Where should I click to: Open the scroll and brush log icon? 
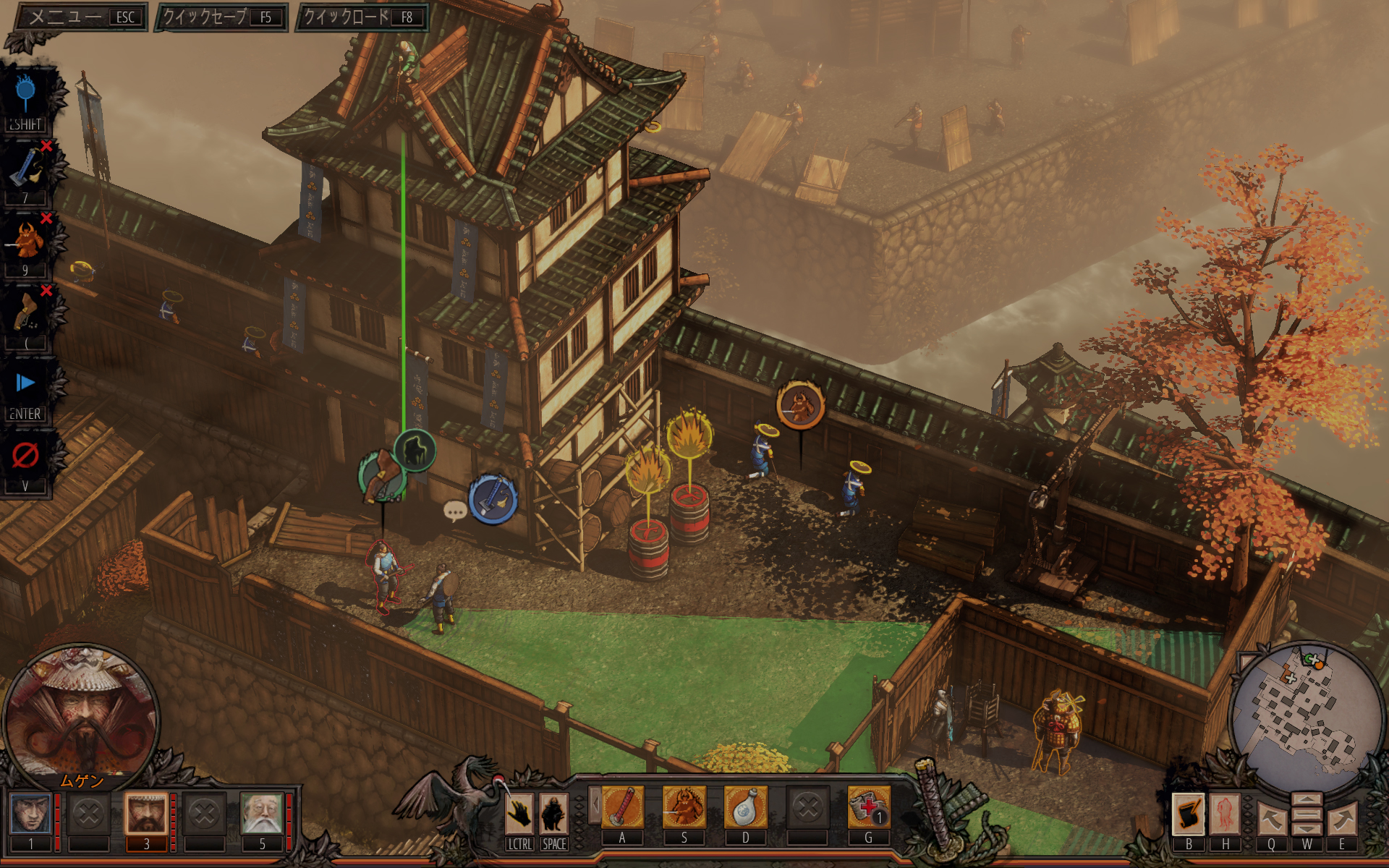[x=1188, y=814]
